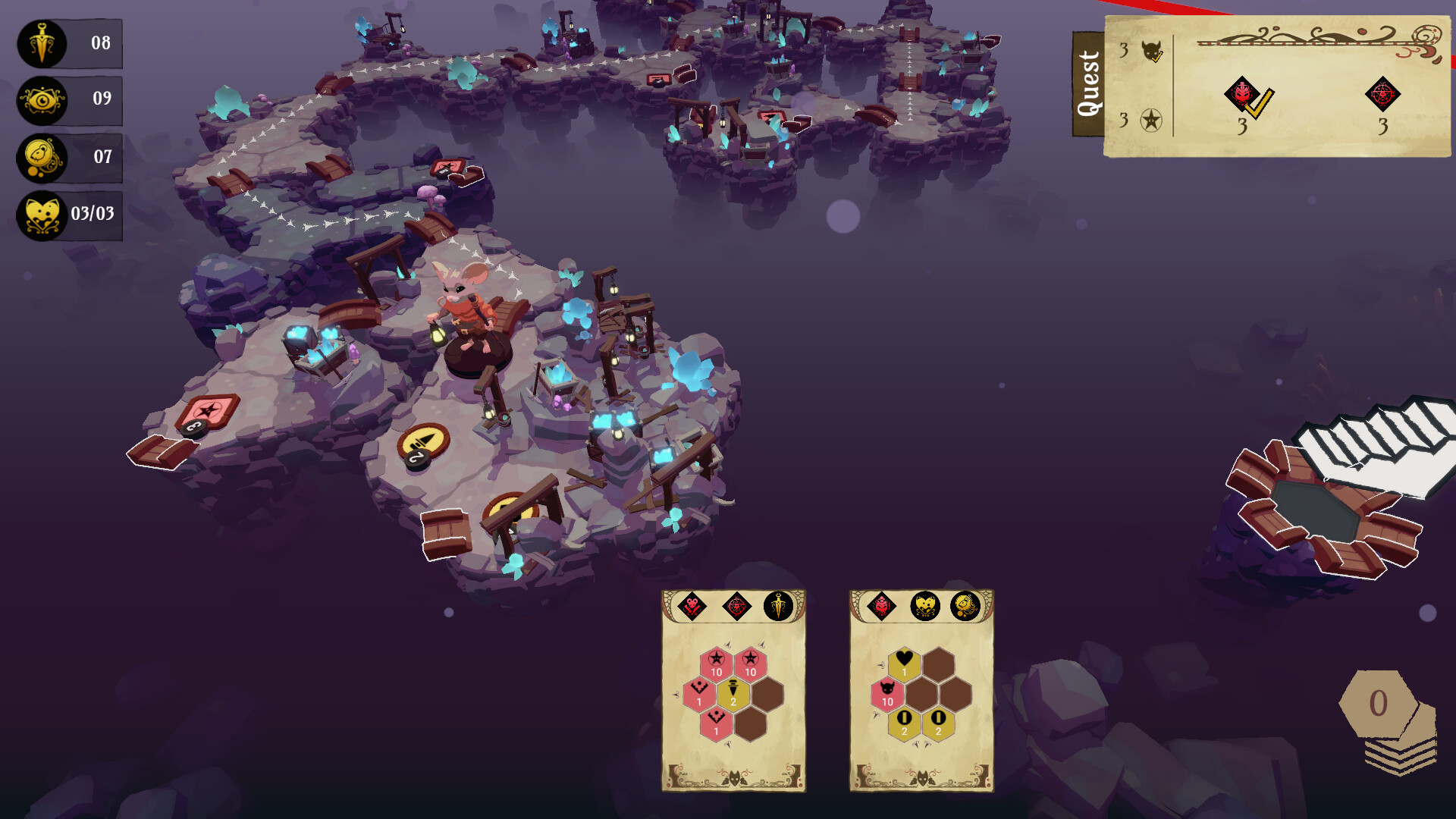Click the gold coin resource icon
The width and height of the screenshot is (1456, 819).
[42, 158]
